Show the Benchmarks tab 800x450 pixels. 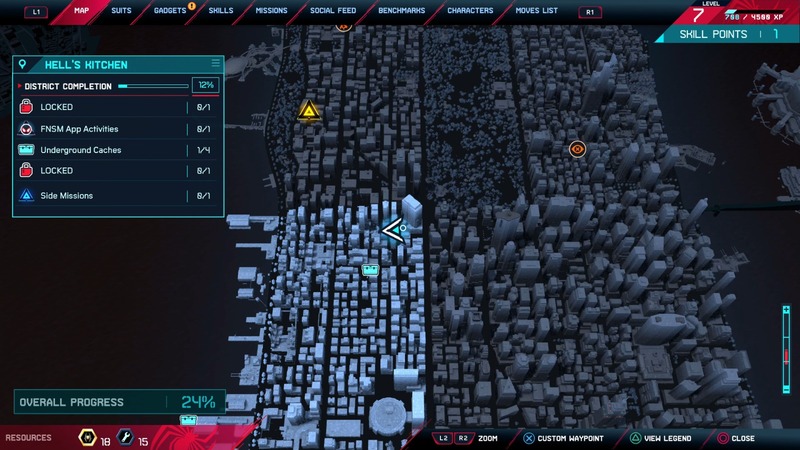coord(401,11)
